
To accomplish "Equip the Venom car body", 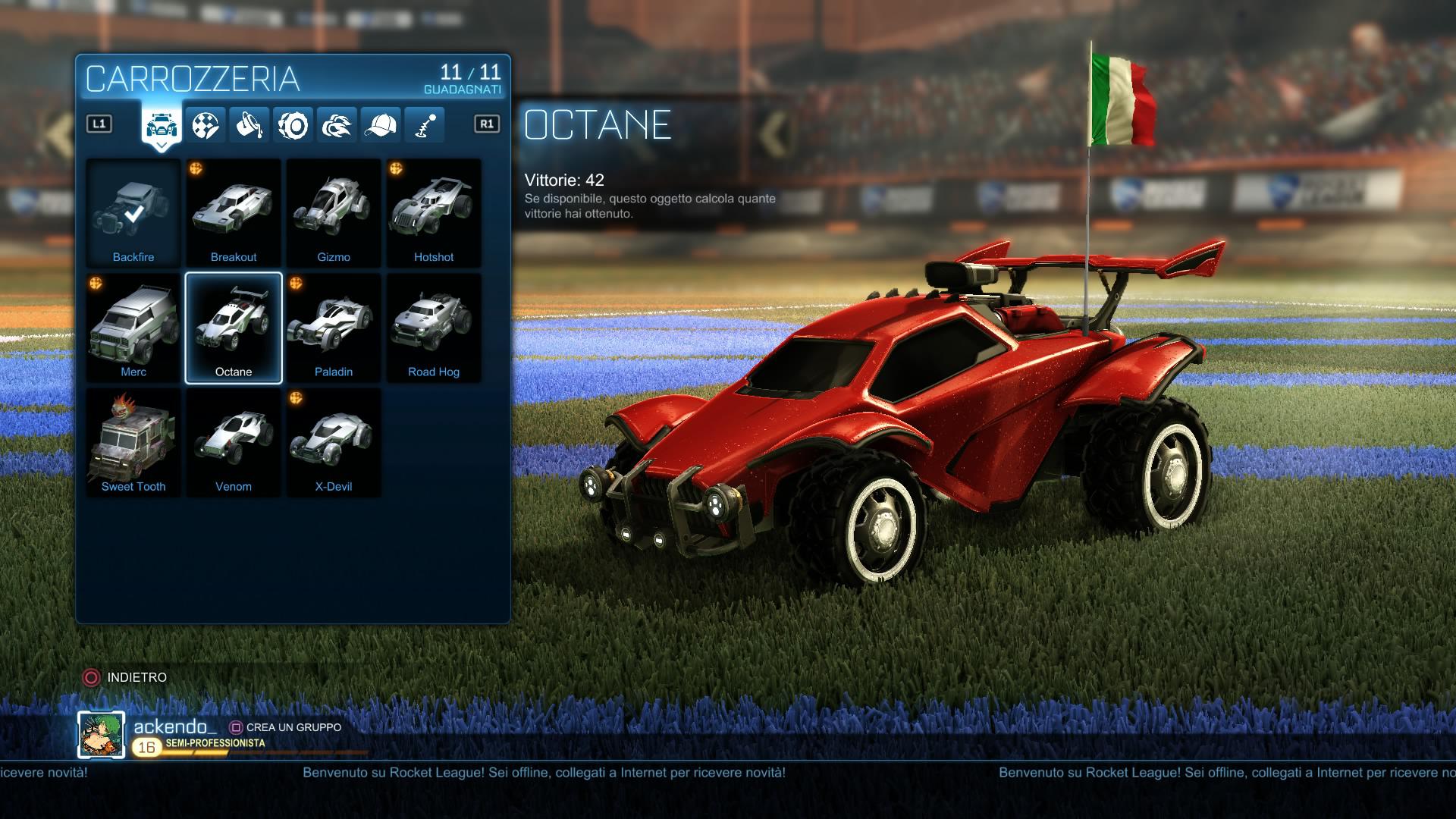I will click(234, 441).
